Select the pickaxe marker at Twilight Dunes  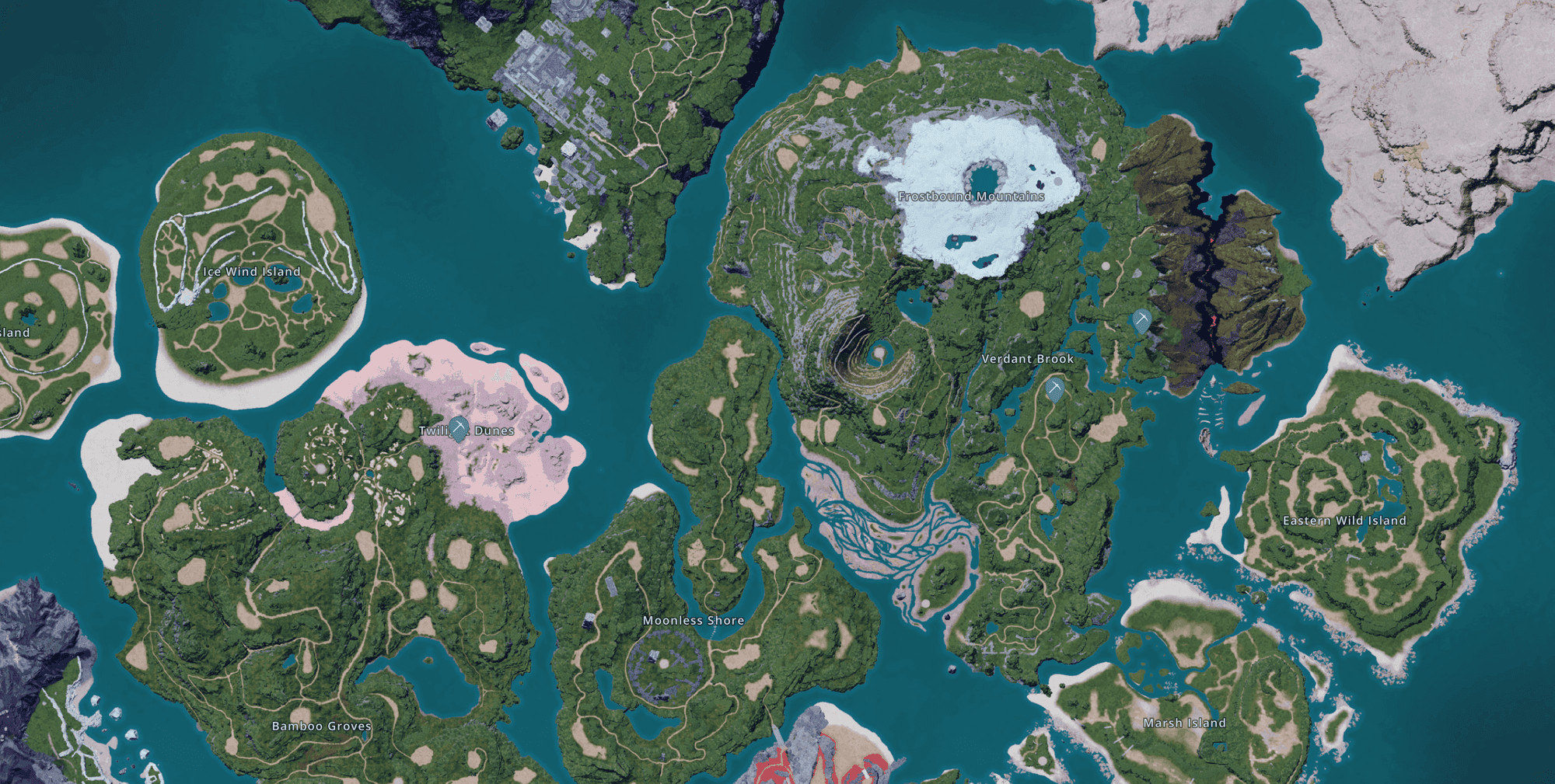(x=459, y=427)
